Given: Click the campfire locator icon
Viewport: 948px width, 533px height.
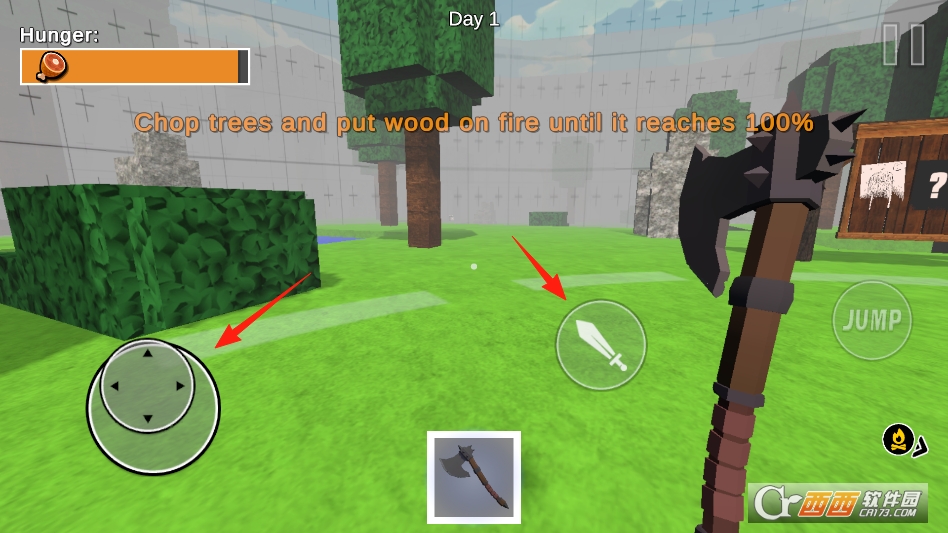Looking at the screenshot, I should coord(899,439).
